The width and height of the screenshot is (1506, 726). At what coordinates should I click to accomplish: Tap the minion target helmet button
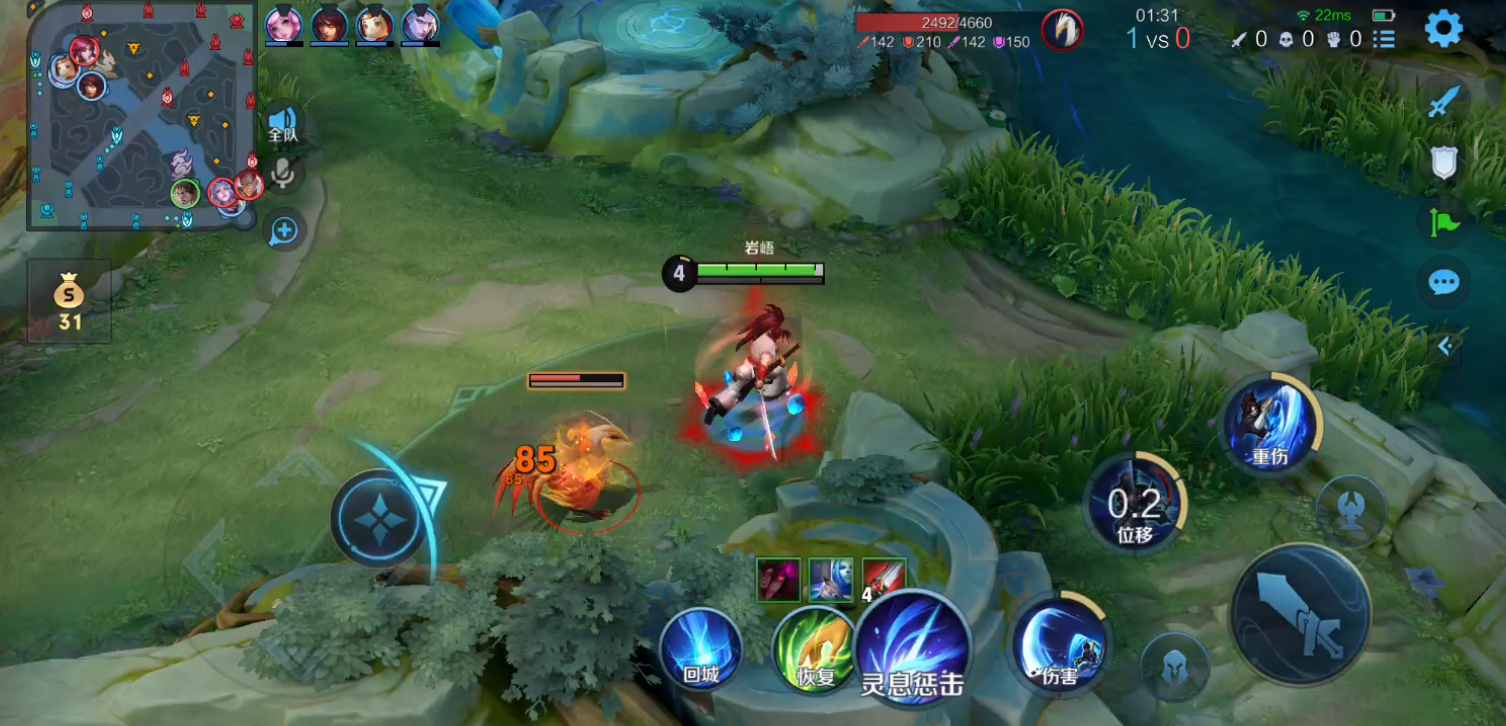tap(1175, 667)
